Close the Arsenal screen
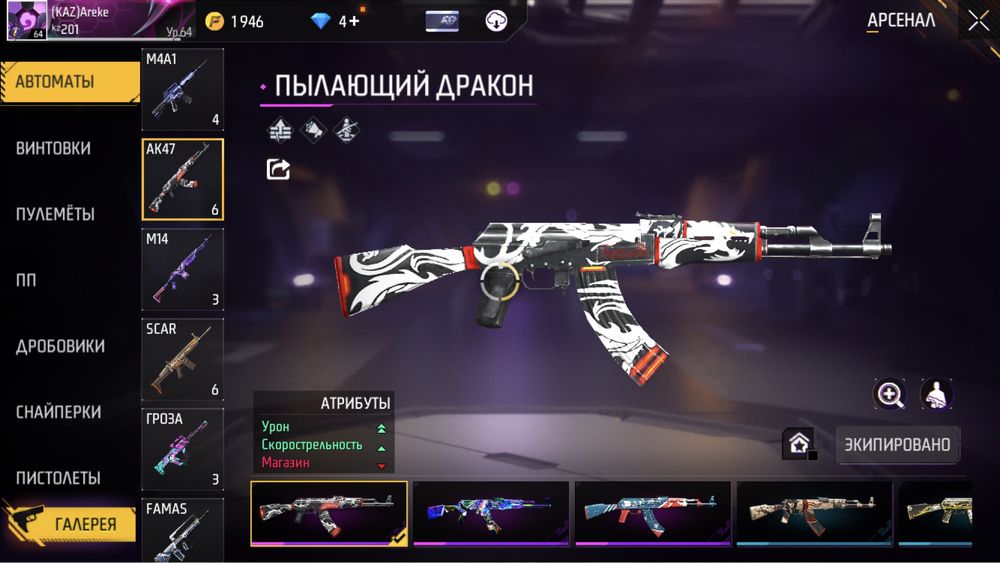 (977, 20)
